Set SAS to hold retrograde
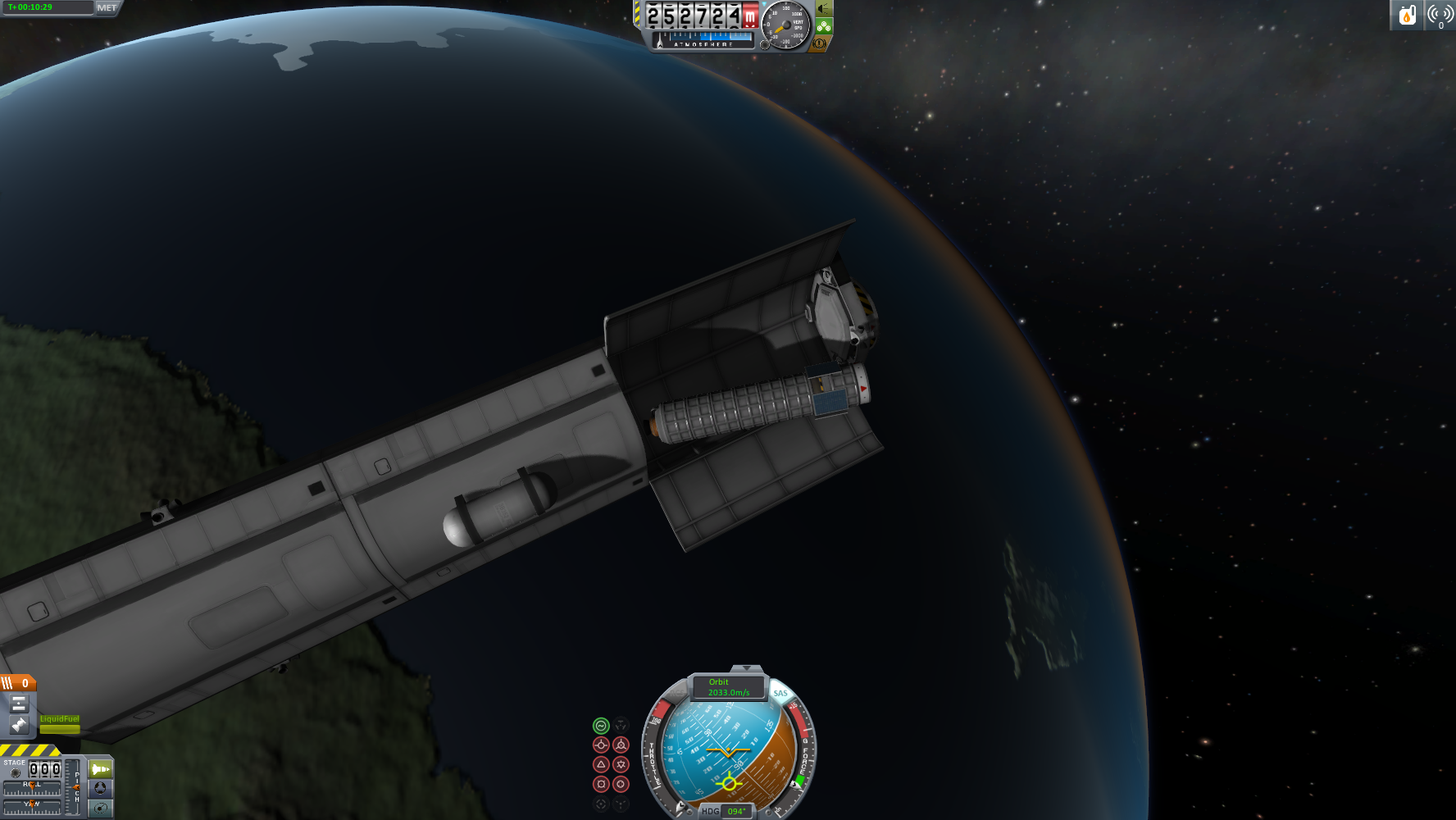 click(621, 745)
